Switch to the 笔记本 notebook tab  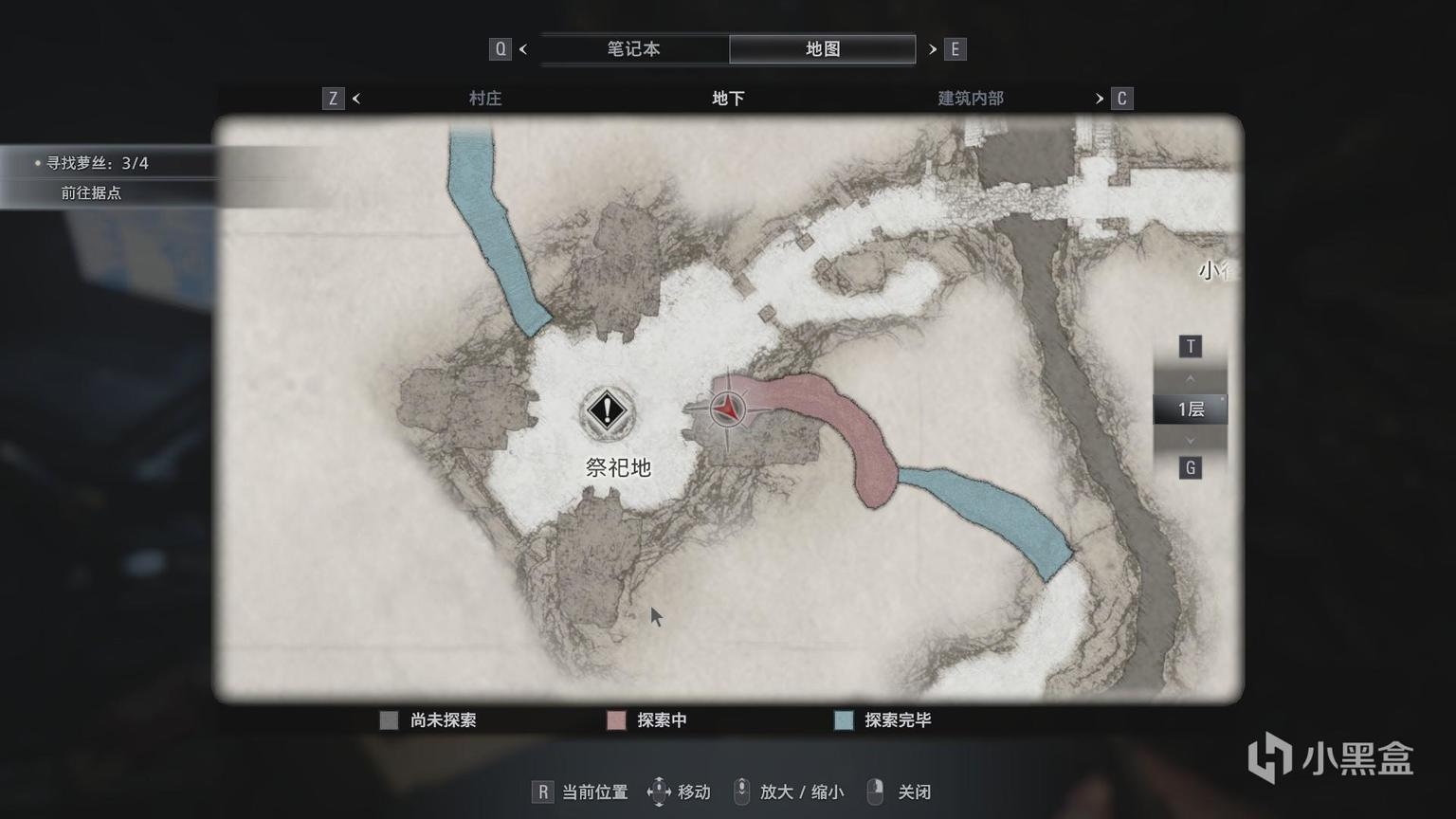tap(633, 49)
